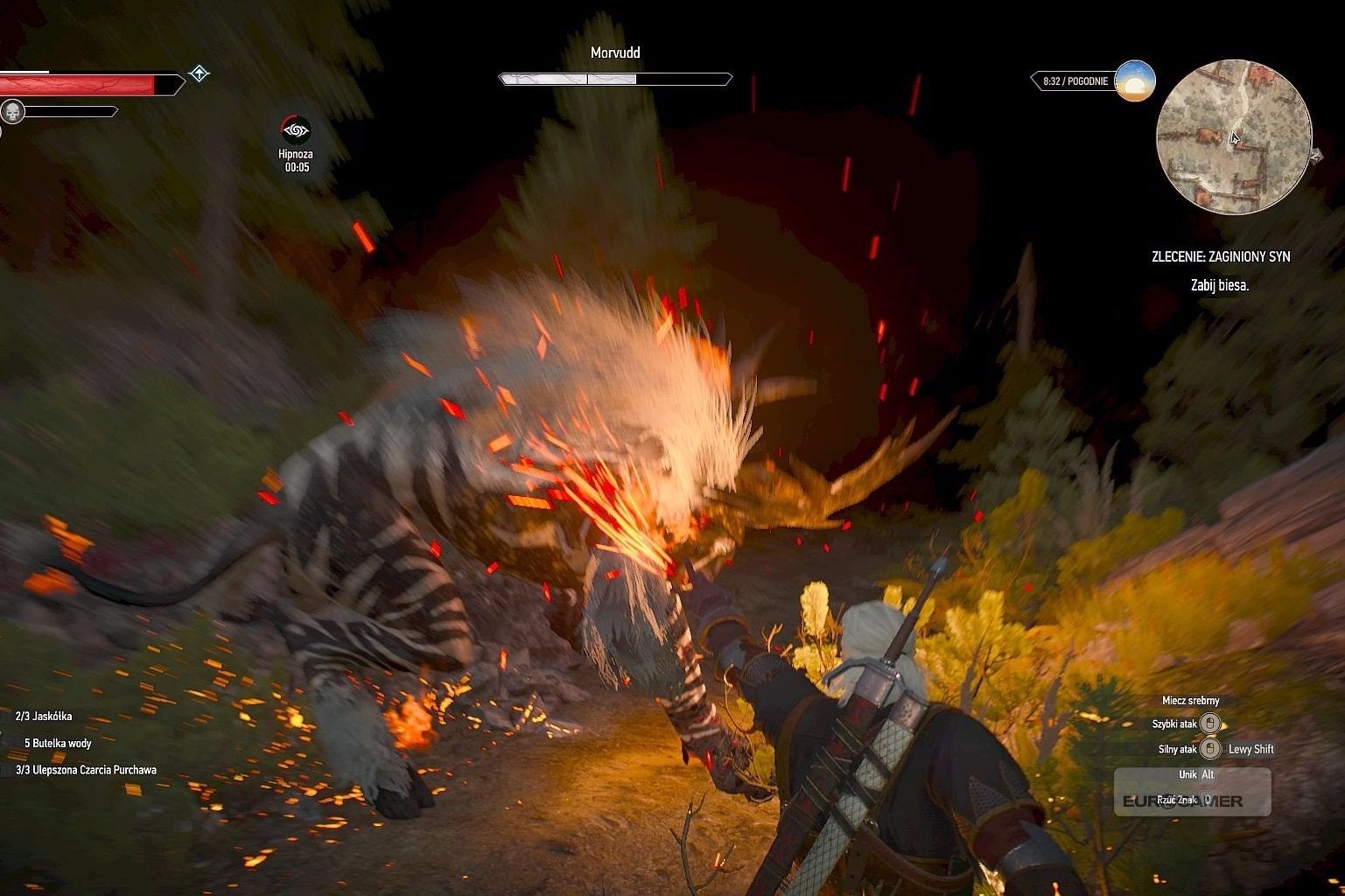Viewport: 1345px width, 896px height.
Task: Pick the Ulepszona Czarcia Purchawa bomb entry
Action: (86, 770)
